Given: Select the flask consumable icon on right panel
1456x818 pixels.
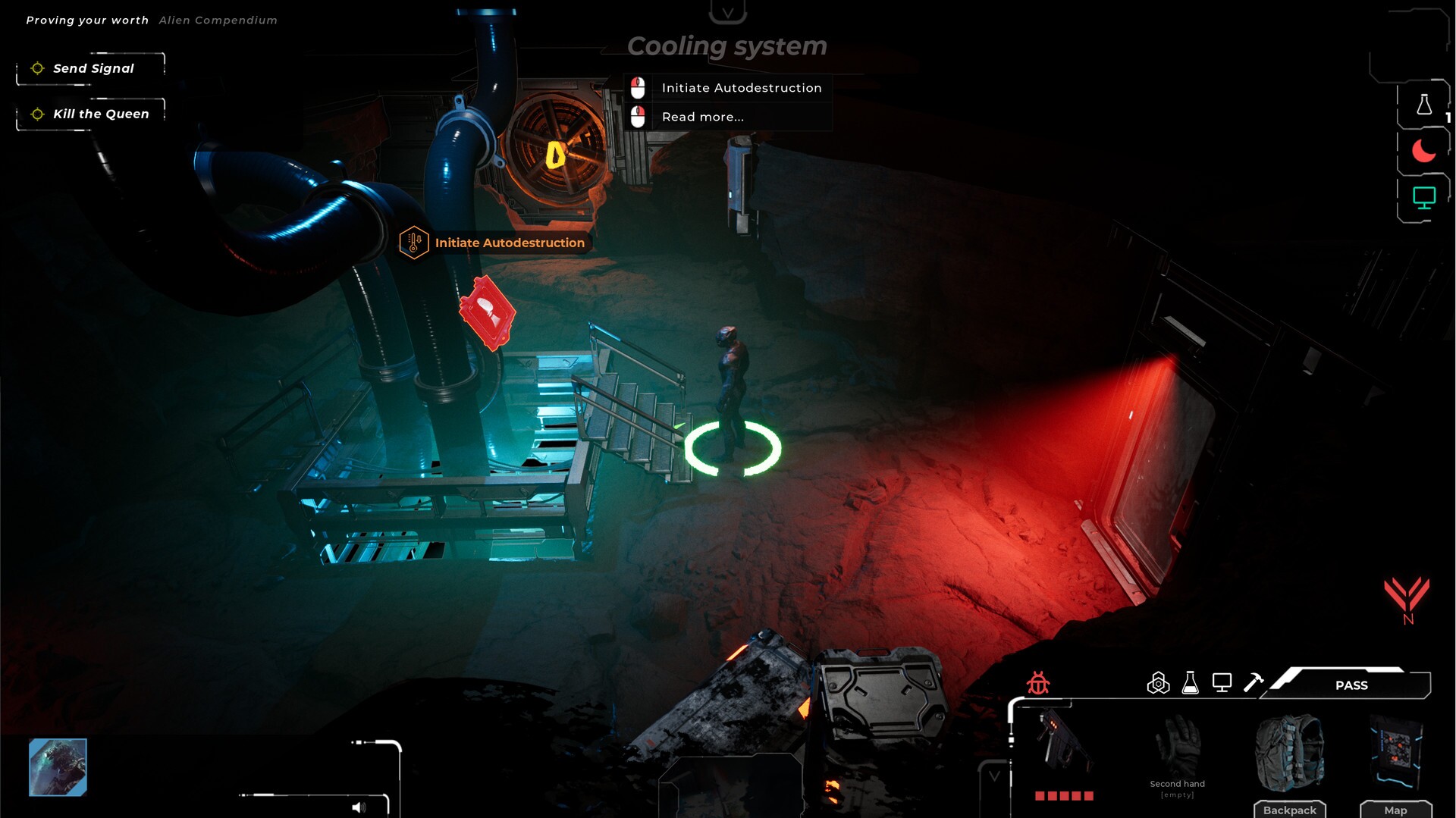Looking at the screenshot, I should (x=1424, y=106).
